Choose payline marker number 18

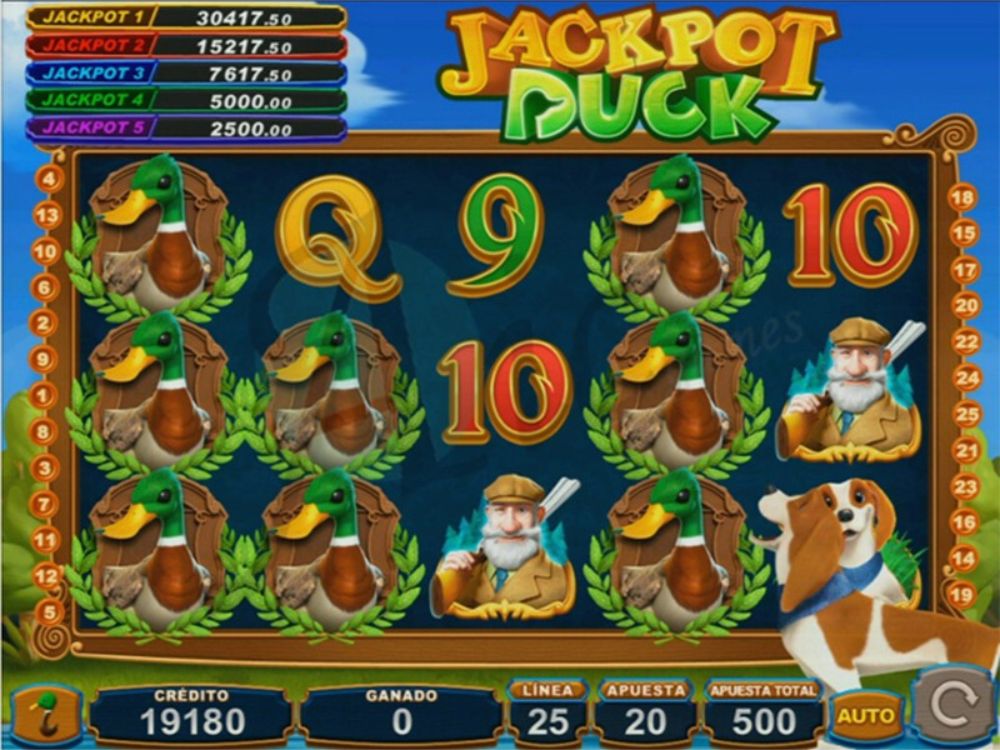[962, 198]
